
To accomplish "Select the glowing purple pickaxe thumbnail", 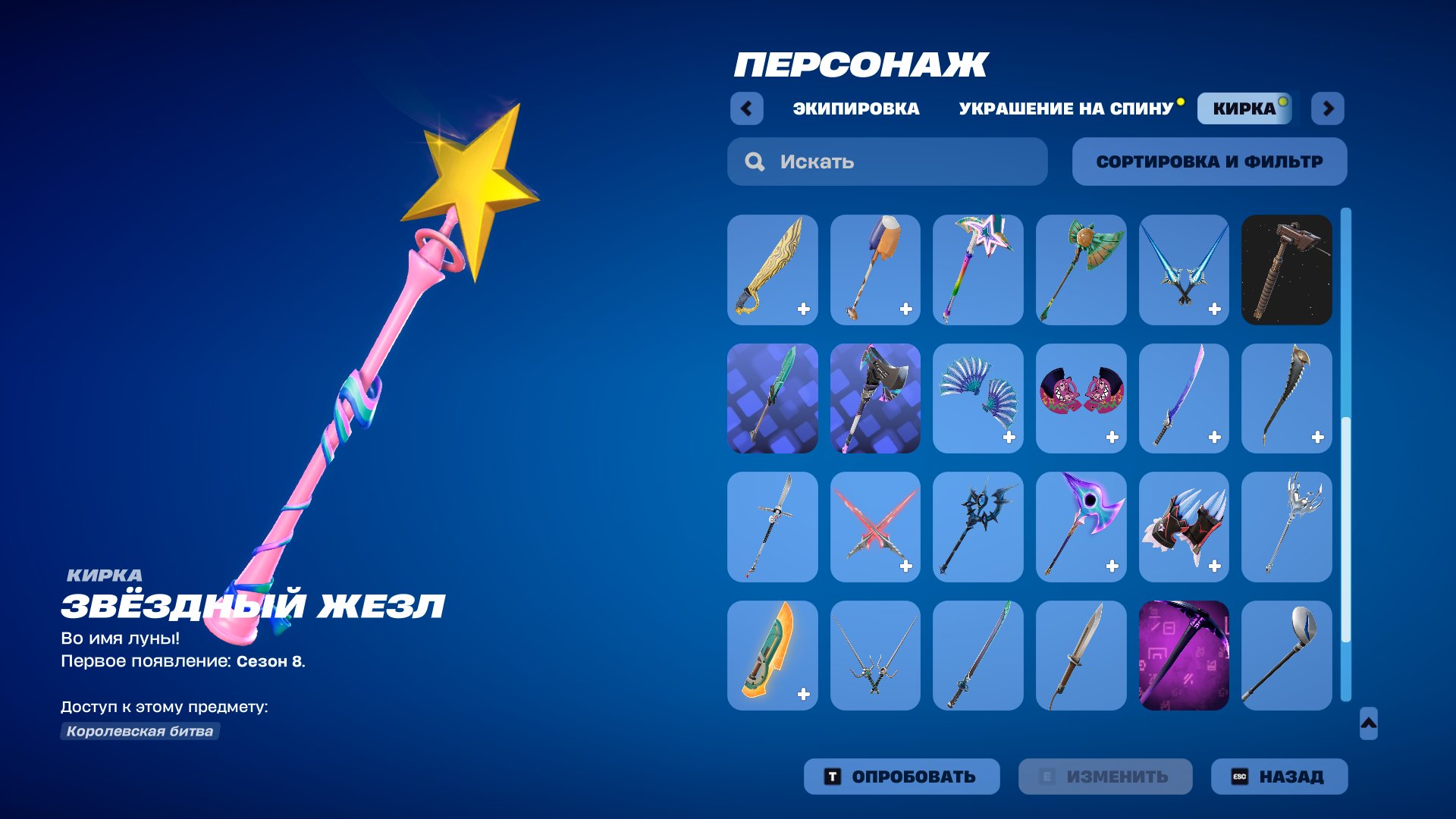I will click(1184, 656).
